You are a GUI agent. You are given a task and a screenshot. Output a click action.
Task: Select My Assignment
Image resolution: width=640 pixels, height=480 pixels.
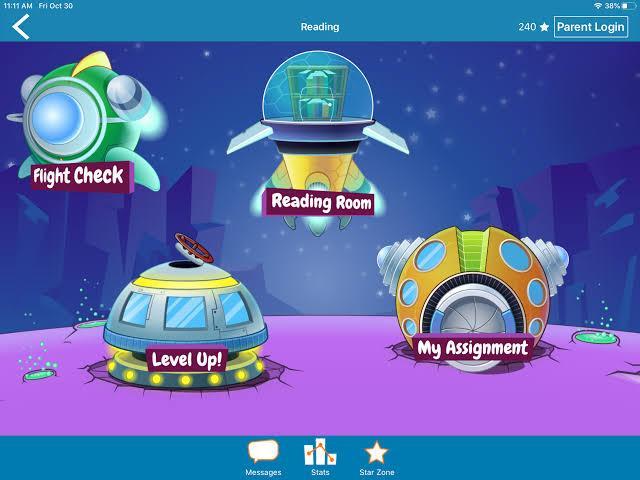[470, 310]
